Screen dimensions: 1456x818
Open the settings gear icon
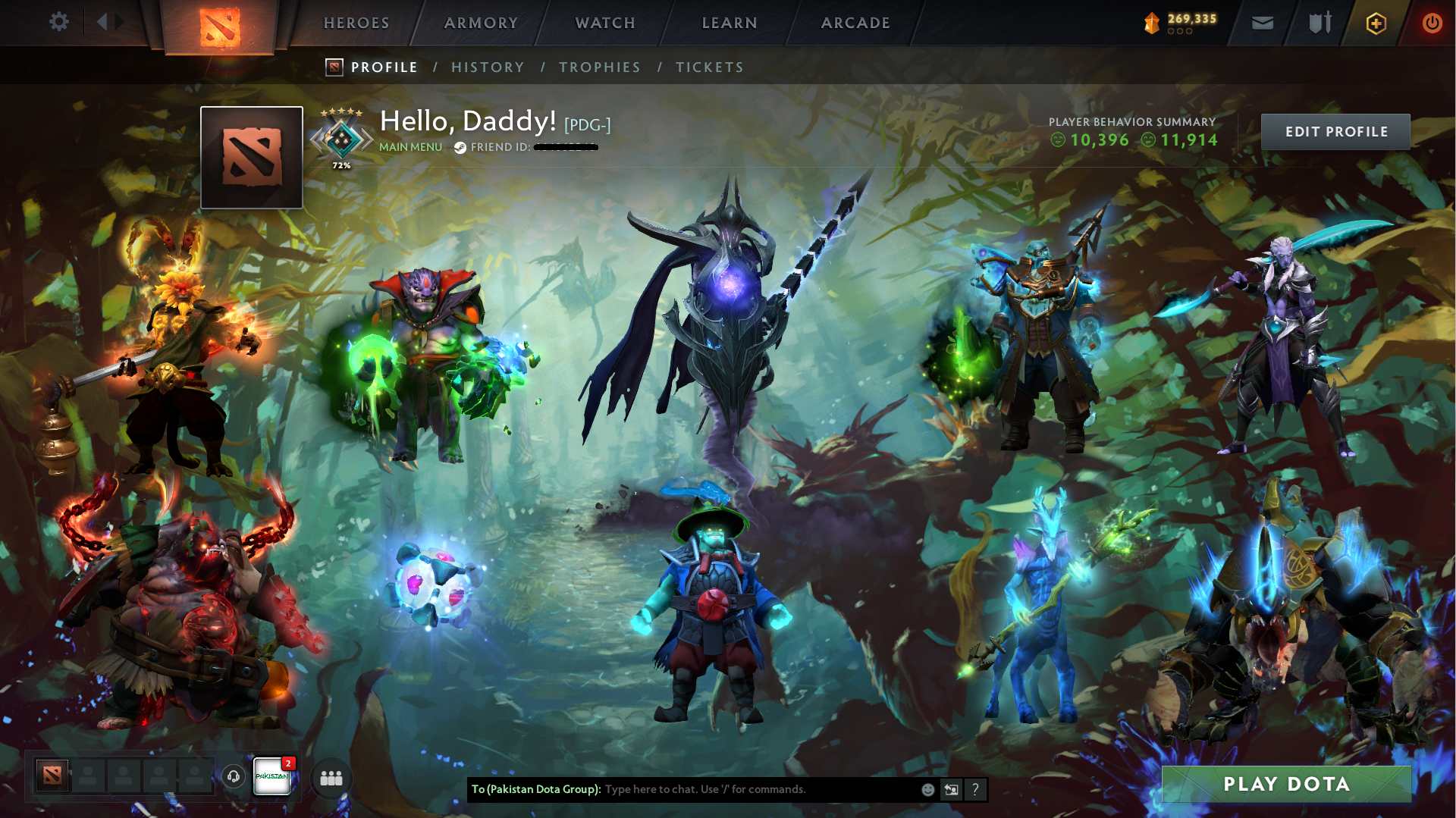pyautogui.click(x=59, y=22)
